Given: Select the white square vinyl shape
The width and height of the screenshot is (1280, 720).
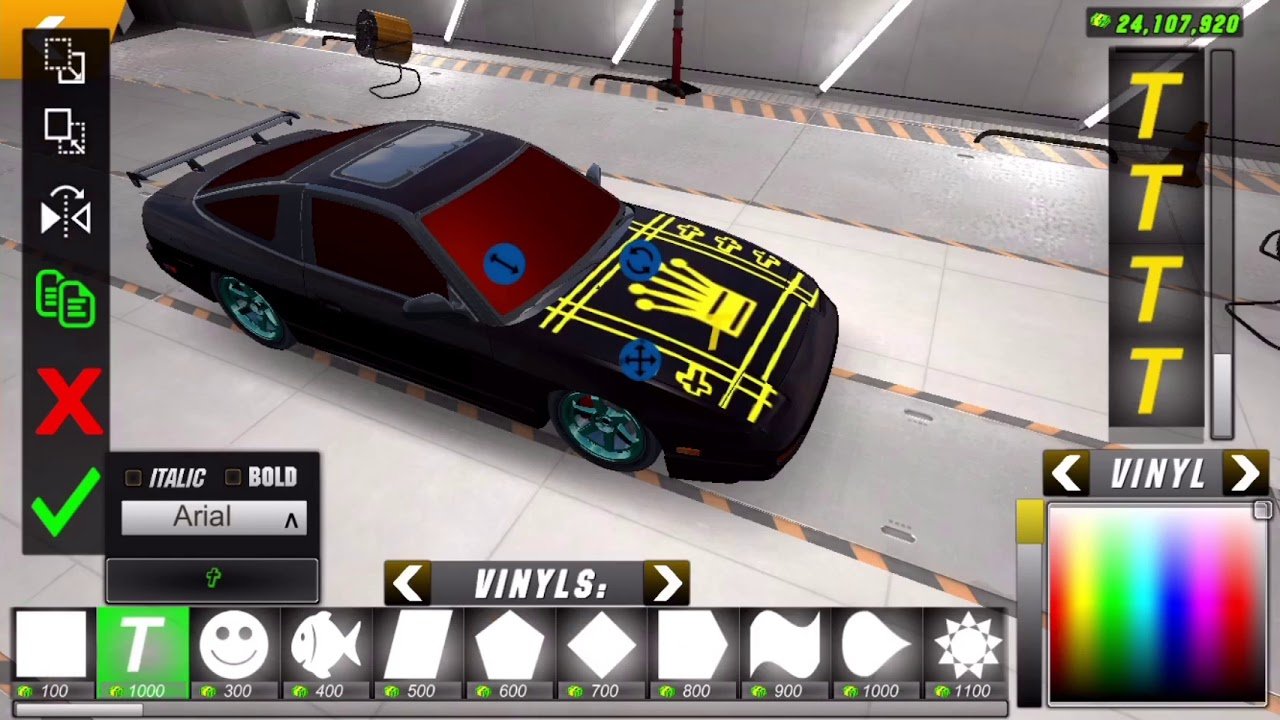Looking at the screenshot, I should coord(51,645).
